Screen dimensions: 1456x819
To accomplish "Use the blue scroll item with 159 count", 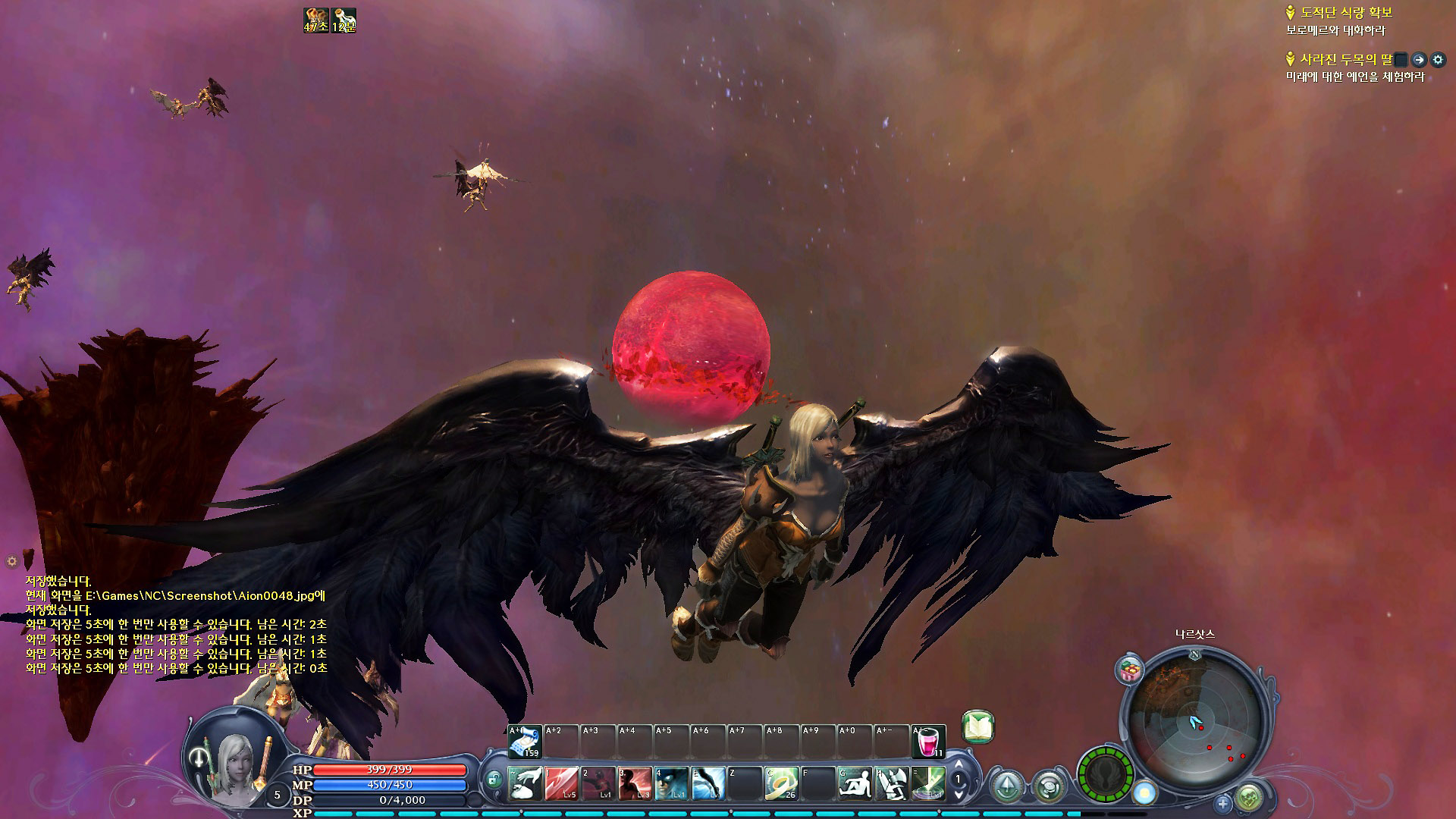I will point(525,742).
